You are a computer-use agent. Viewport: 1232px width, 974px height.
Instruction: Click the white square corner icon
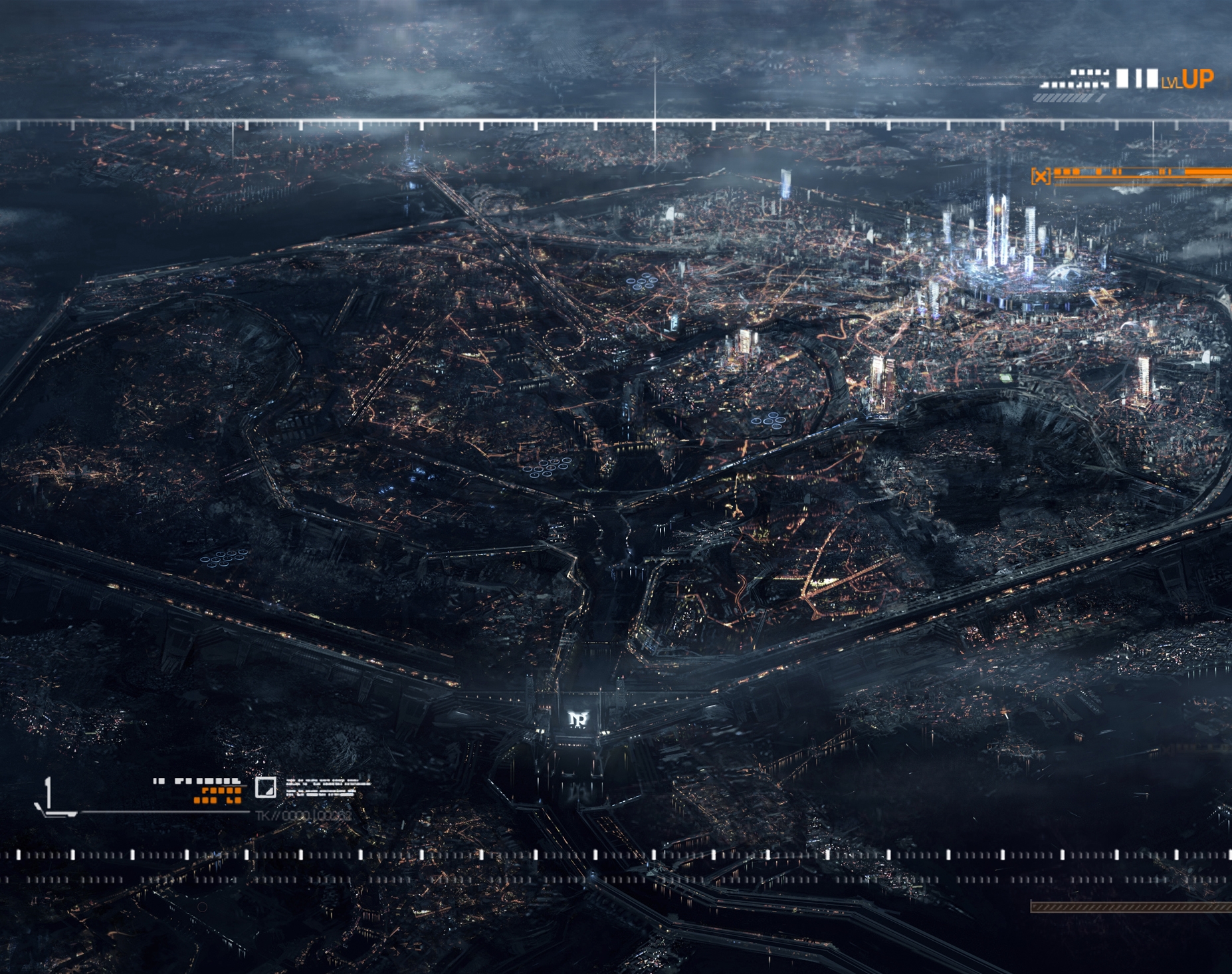click(x=266, y=788)
